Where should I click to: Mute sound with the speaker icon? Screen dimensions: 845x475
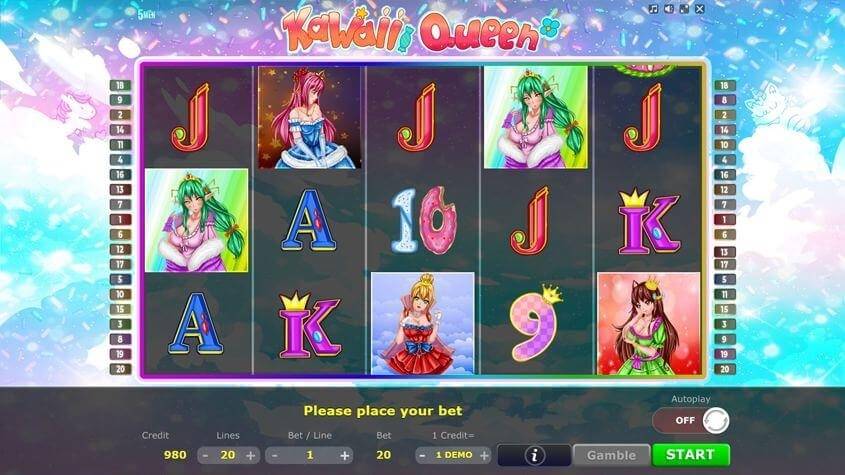click(x=668, y=9)
